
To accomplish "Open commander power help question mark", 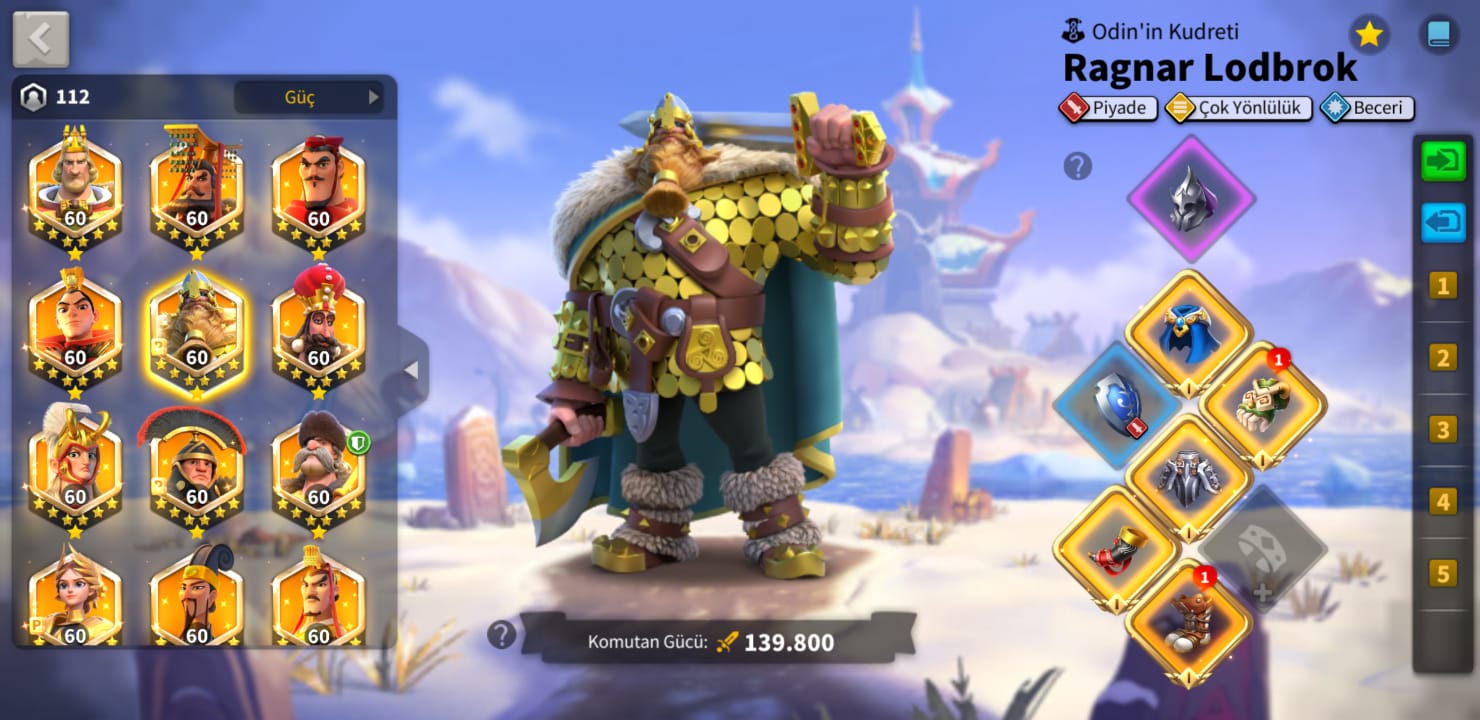I will 501,634.
